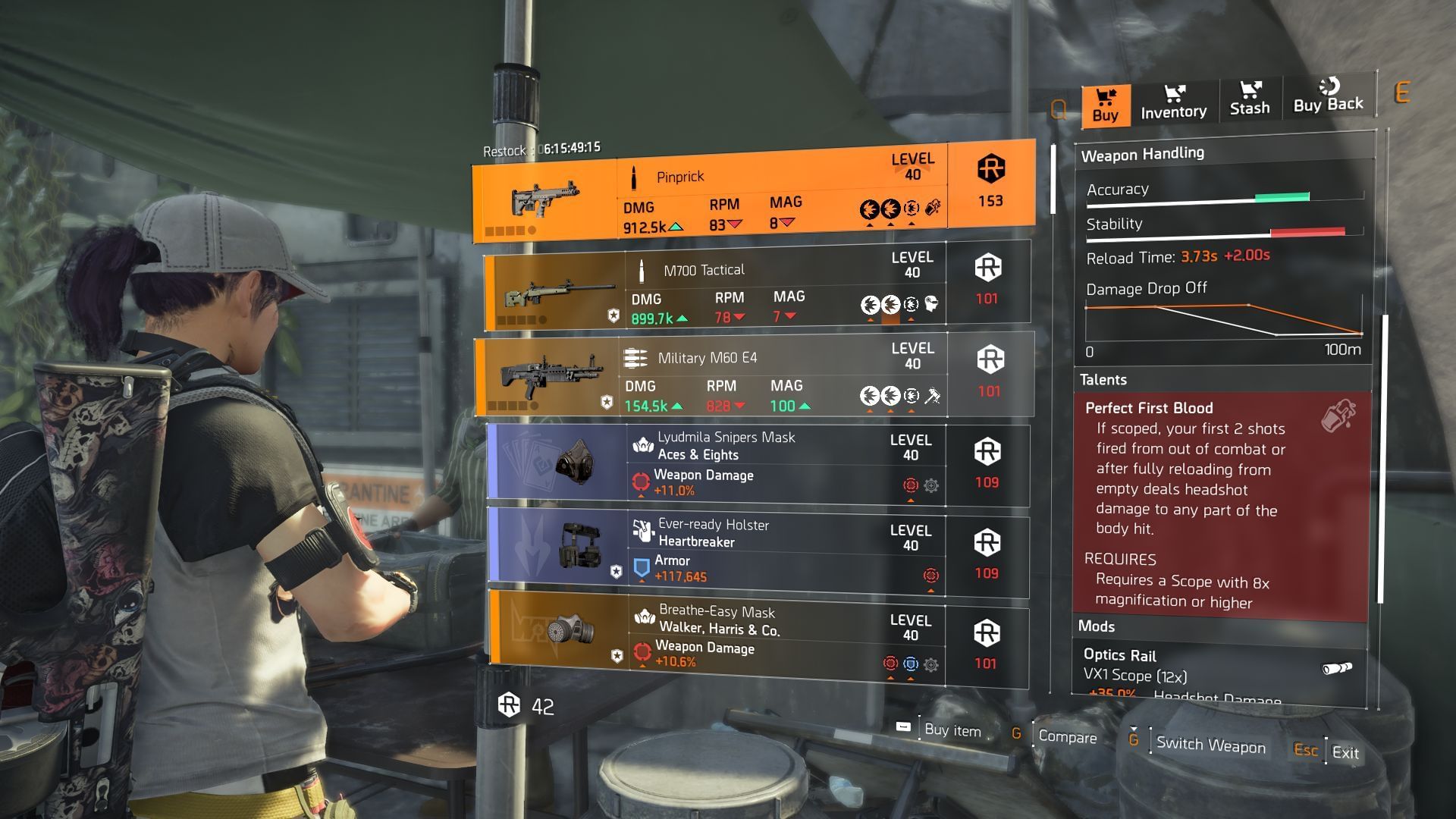Click the item list scrollbar
The height and width of the screenshot is (819, 1456).
[1053, 180]
